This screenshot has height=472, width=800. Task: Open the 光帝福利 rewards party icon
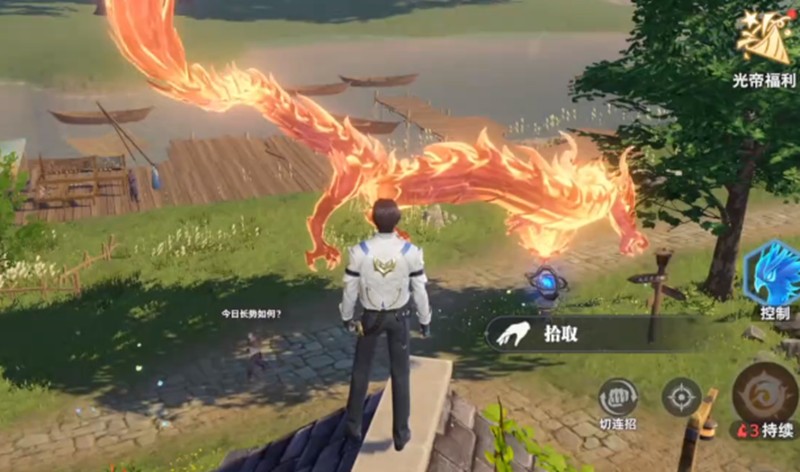pyautogui.click(x=762, y=40)
